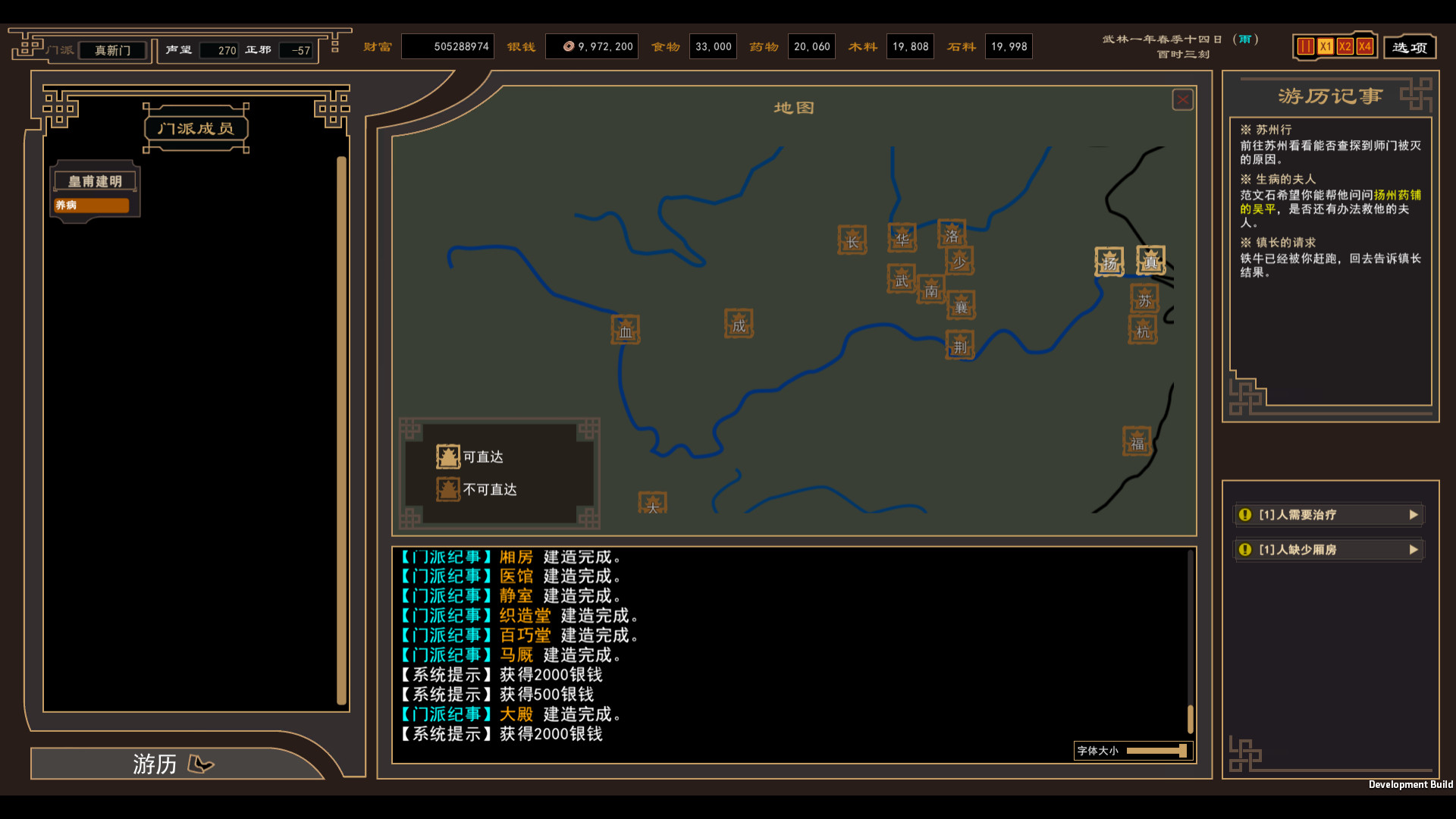Pick the 血 location marker

coord(626,331)
